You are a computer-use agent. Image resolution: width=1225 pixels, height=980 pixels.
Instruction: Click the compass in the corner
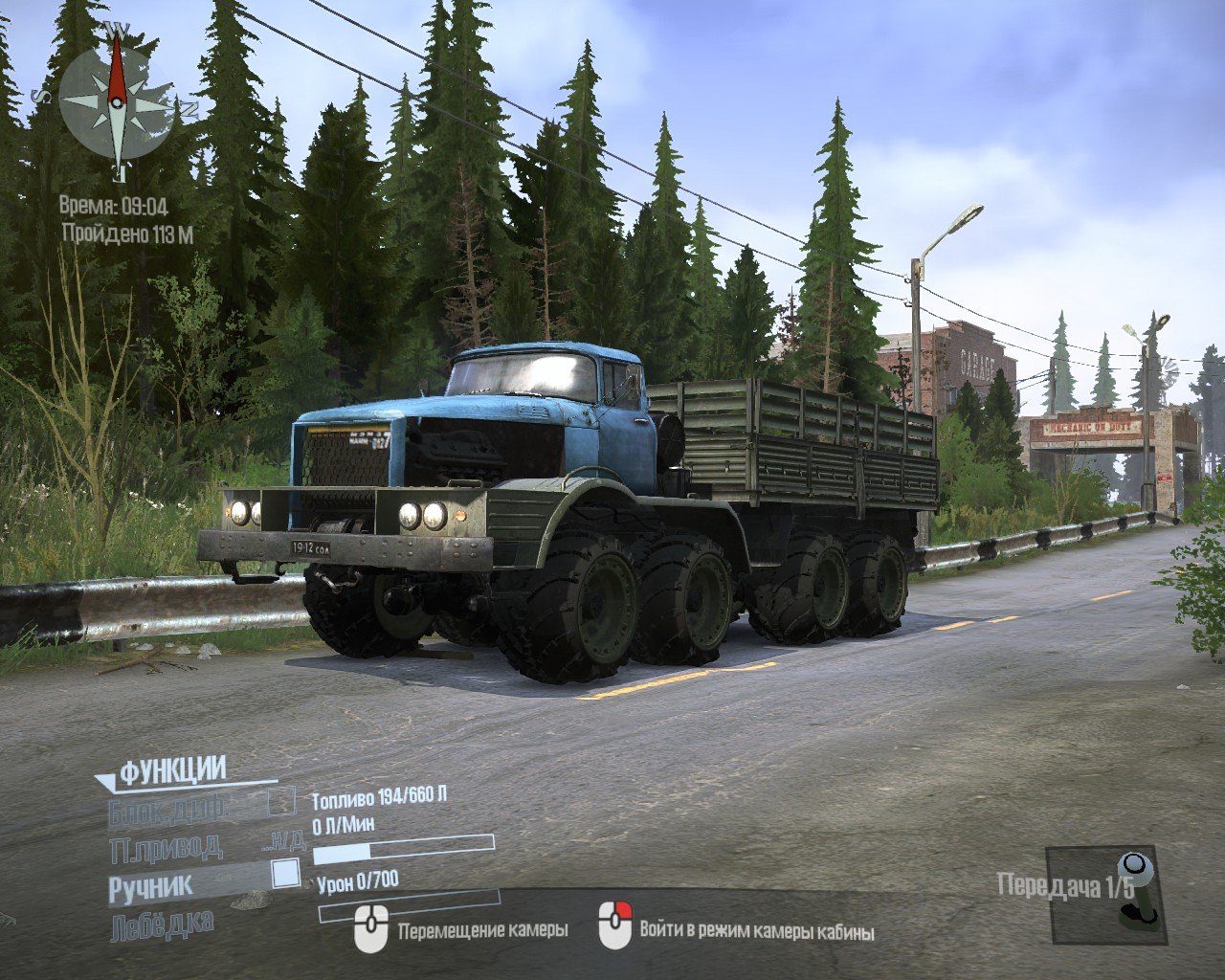117,103
